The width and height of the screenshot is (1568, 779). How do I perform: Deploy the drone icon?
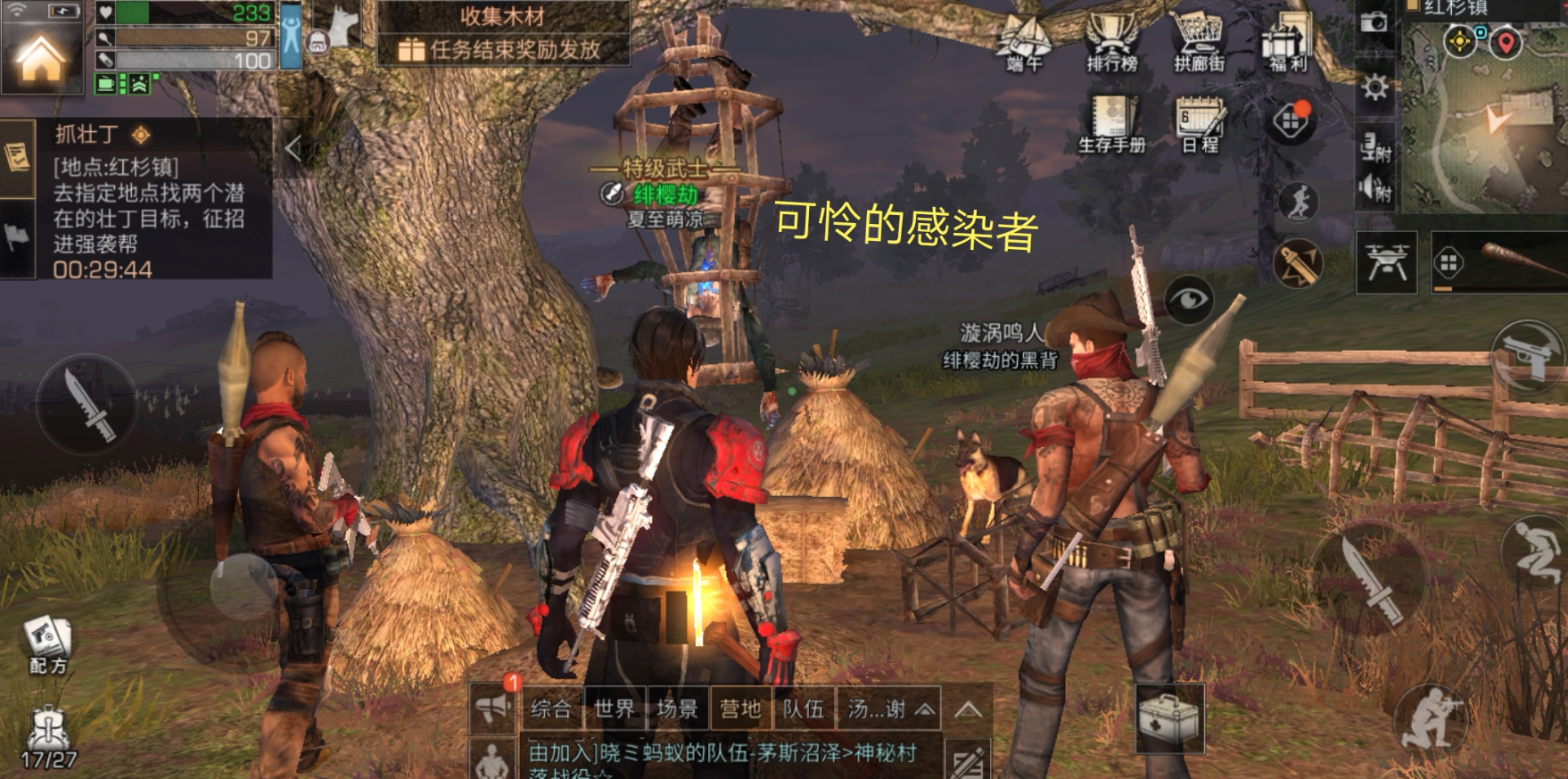click(1386, 261)
